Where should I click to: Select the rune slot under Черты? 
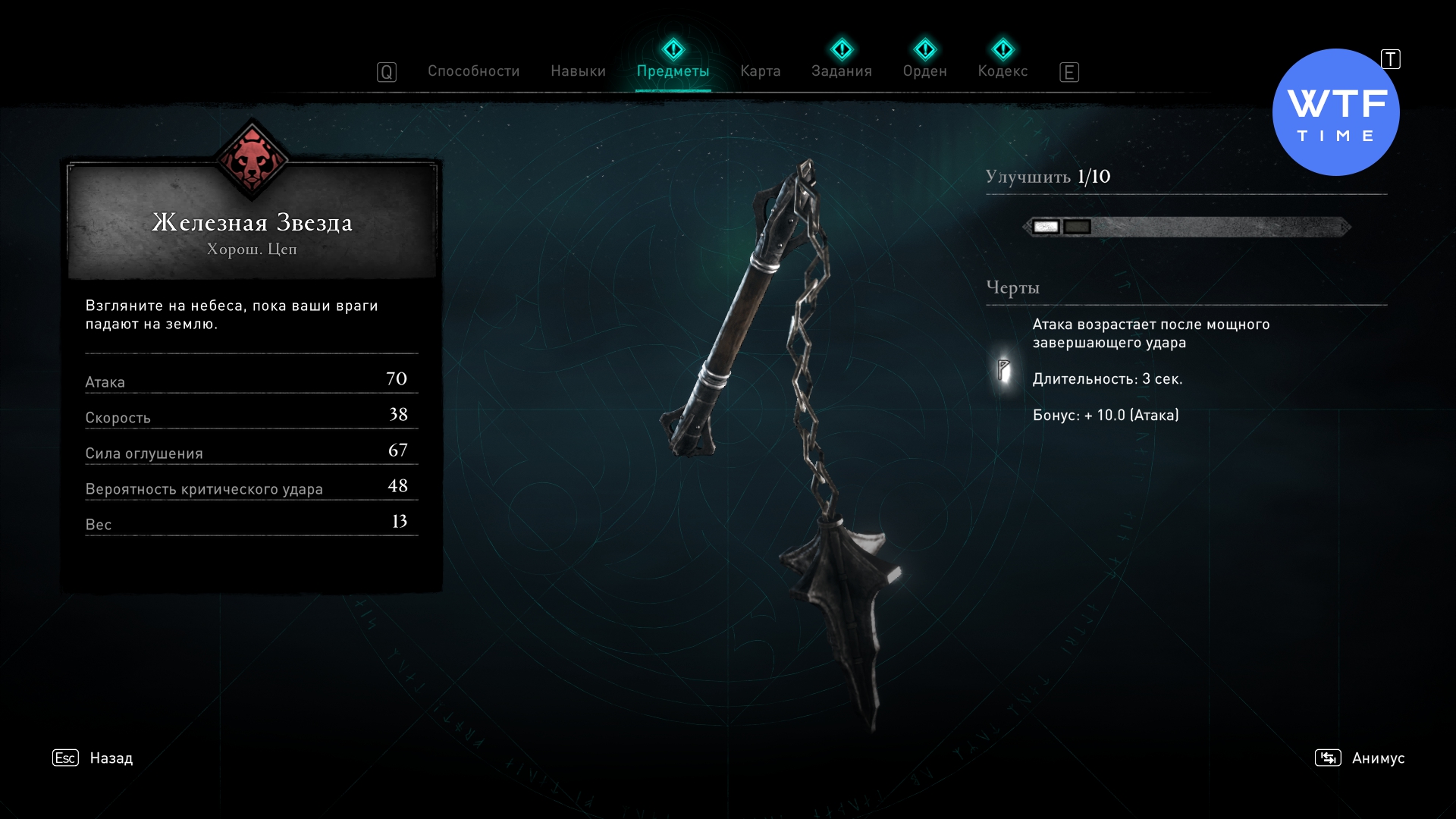(x=1003, y=370)
